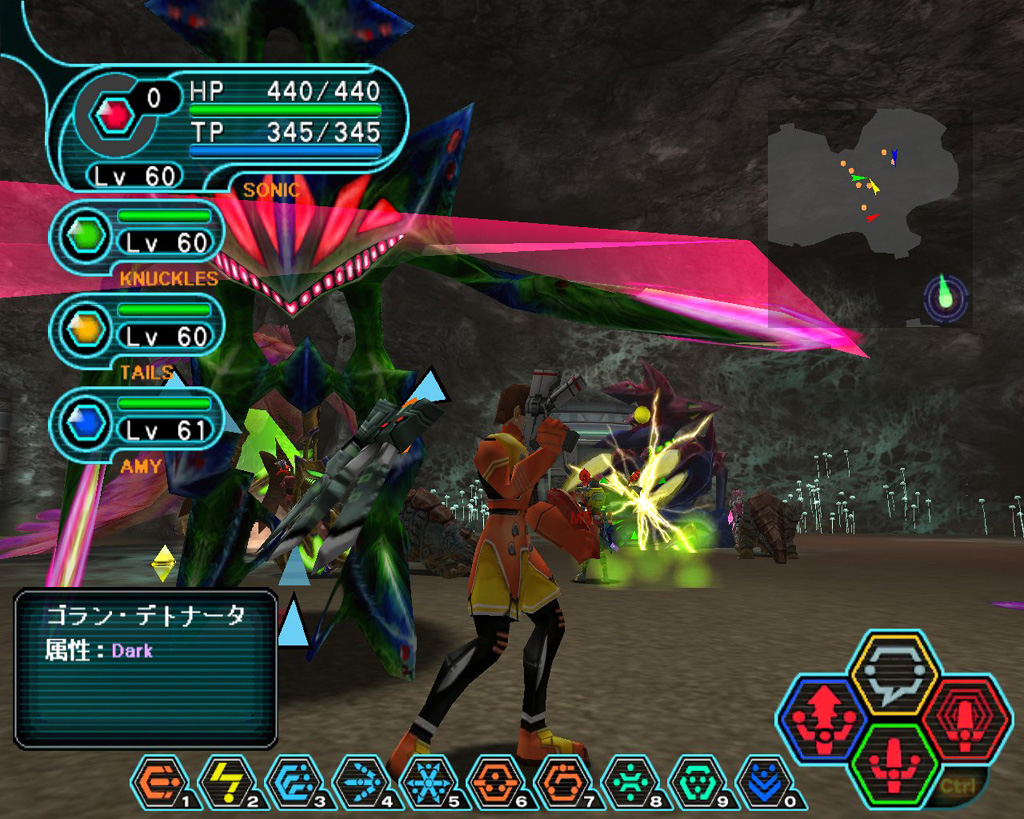This screenshot has height=819, width=1024.
Task: Cast the yellow lightning bolt technique
Action: tap(228, 780)
